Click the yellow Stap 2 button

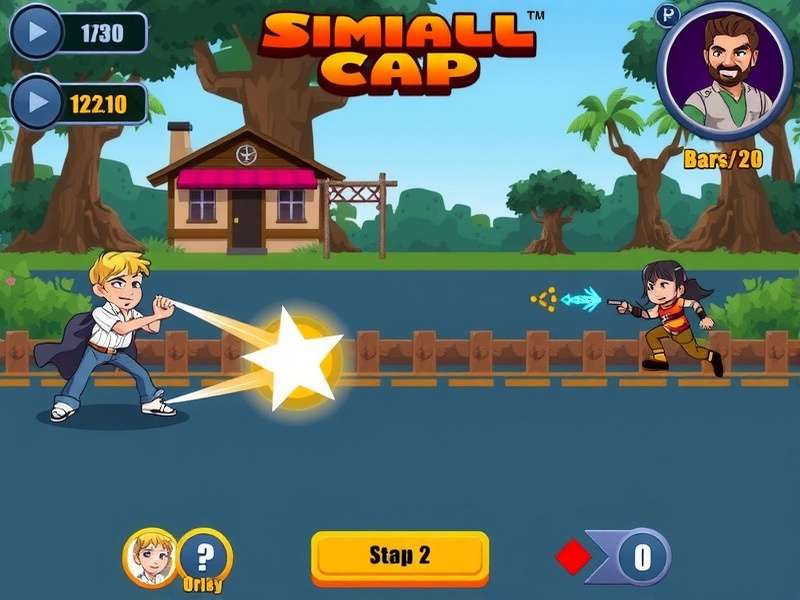pos(399,556)
